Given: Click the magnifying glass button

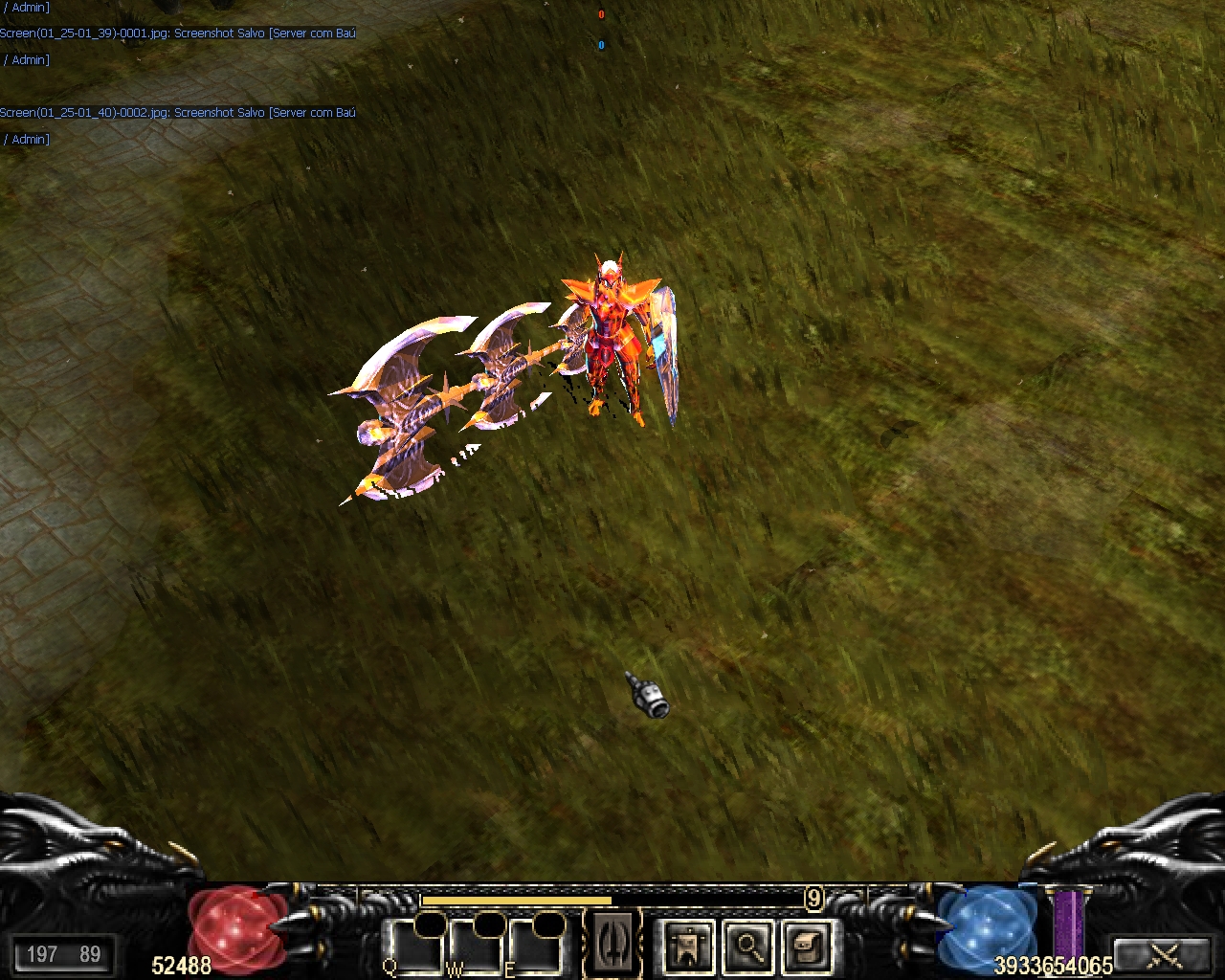Looking at the screenshot, I should click(x=747, y=947).
